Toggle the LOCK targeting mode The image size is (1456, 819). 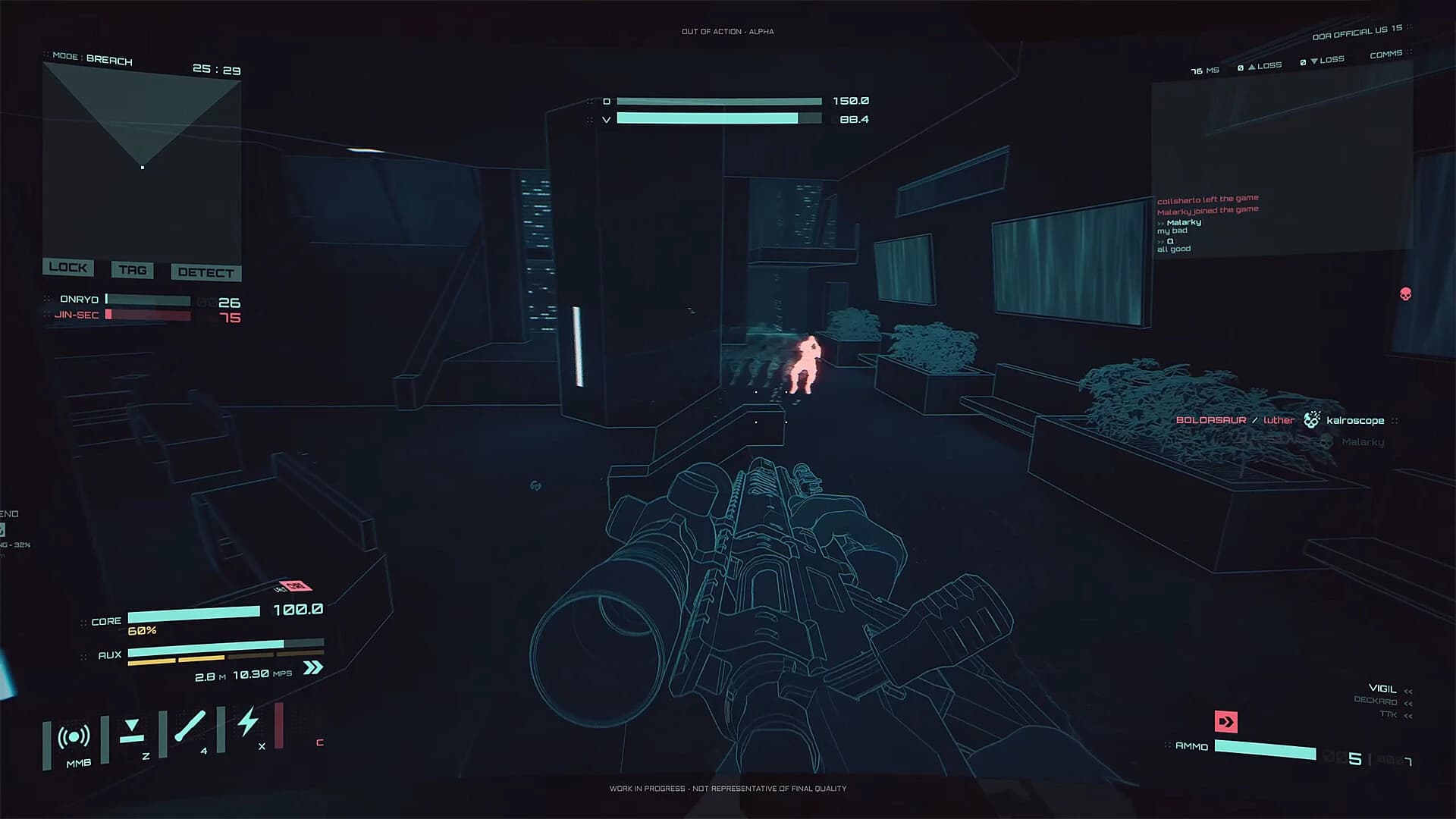tap(68, 268)
